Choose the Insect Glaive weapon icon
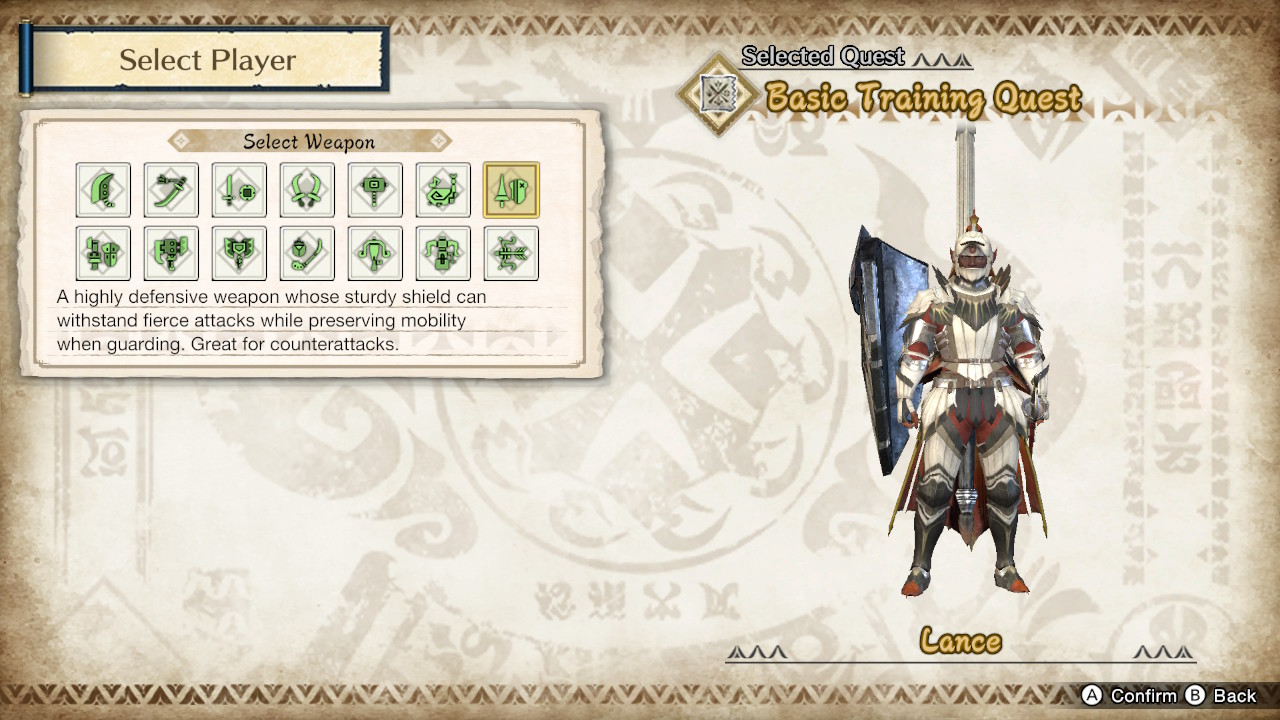Image resolution: width=1280 pixels, height=720 pixels. click(x=307, y=253)
